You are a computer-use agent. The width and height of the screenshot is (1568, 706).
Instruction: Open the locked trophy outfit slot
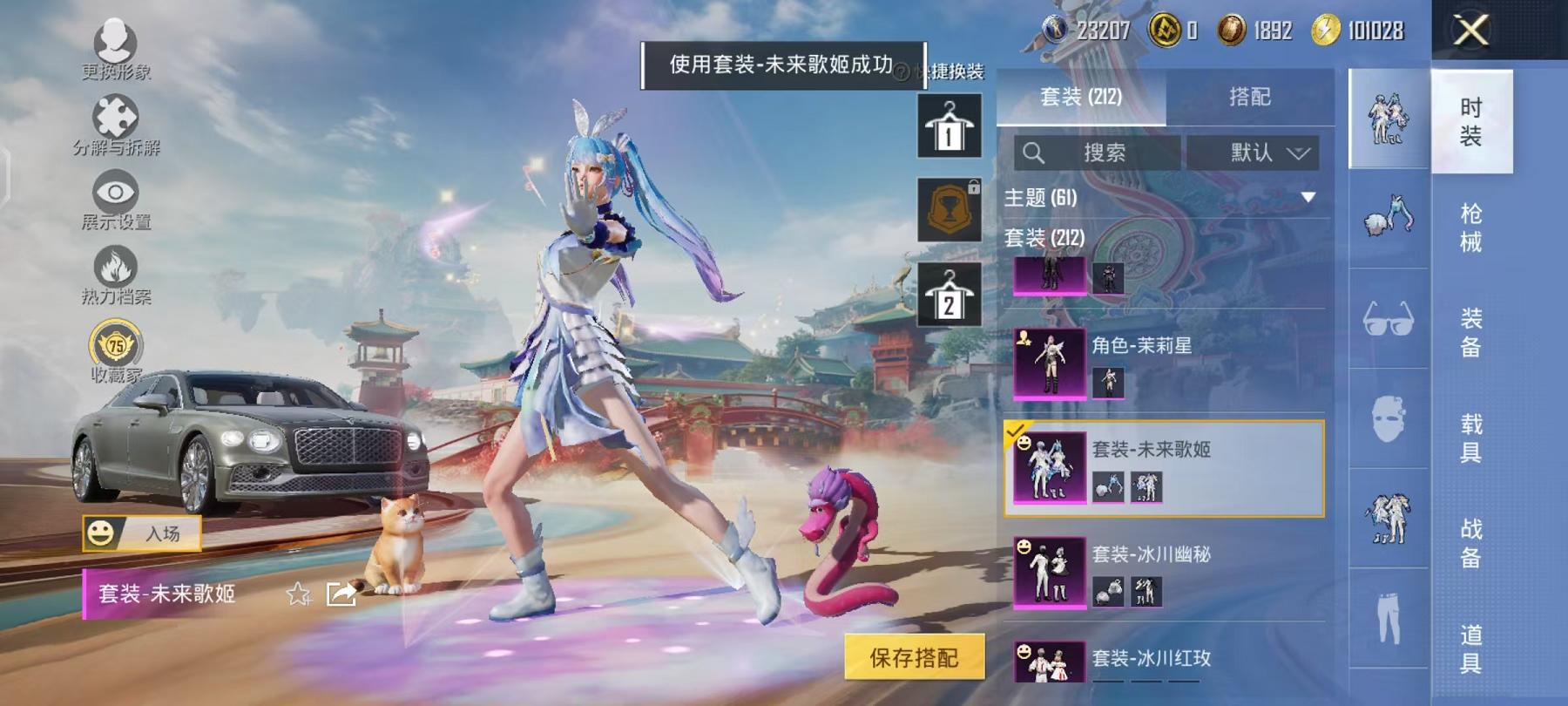click(x=949, y=207)
